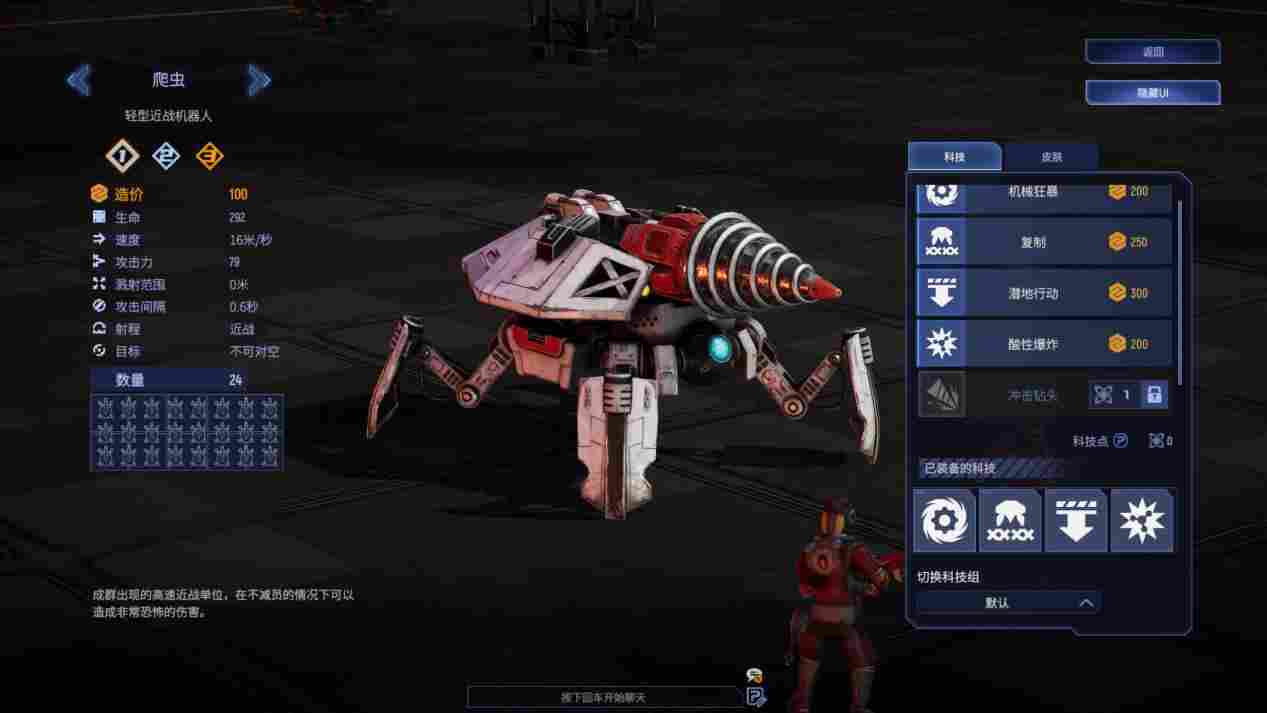
Task: Select the 科技 (Tech) tab
Action: click(x=954, y=157)
